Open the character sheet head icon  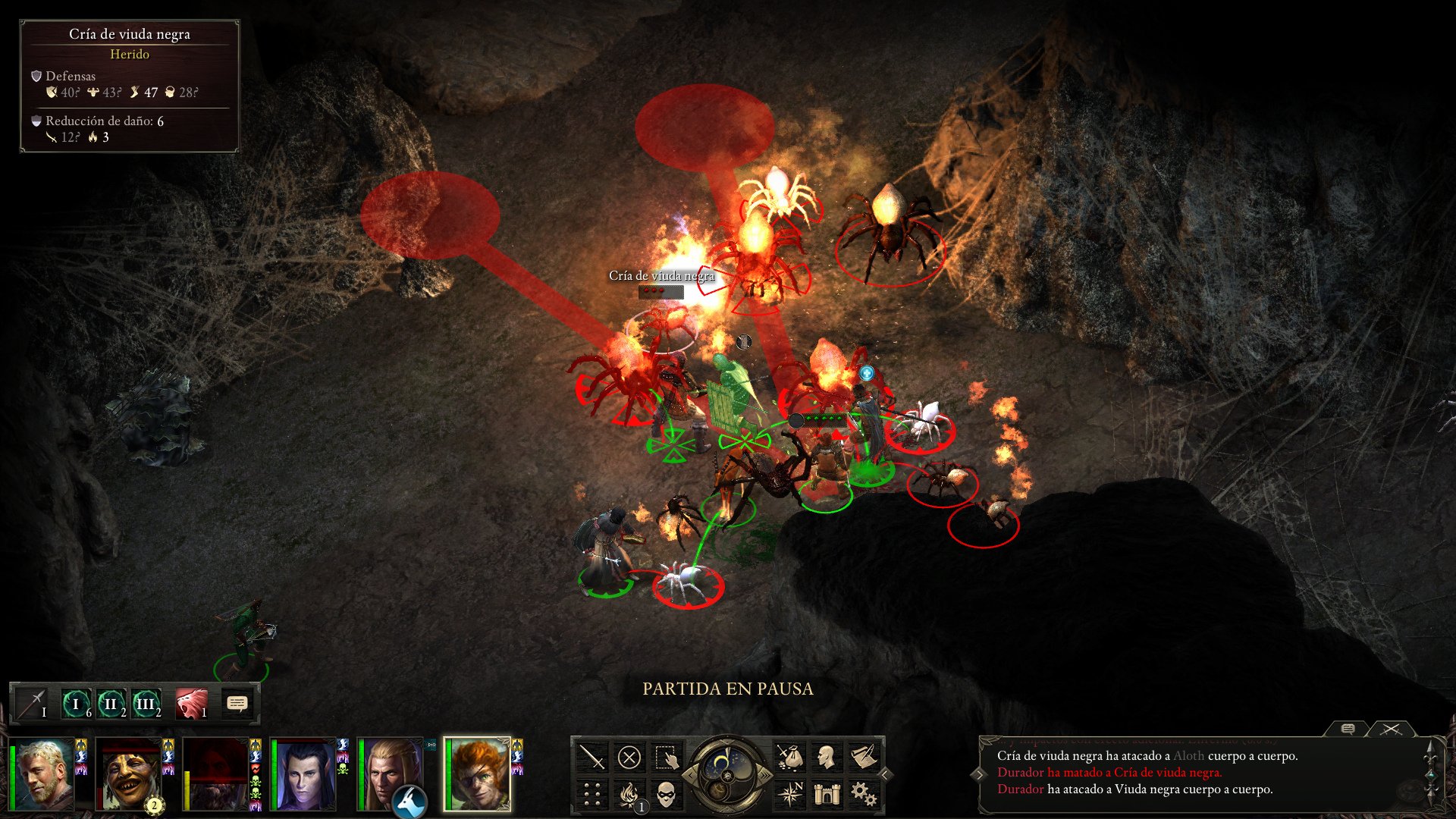[827, 756]
